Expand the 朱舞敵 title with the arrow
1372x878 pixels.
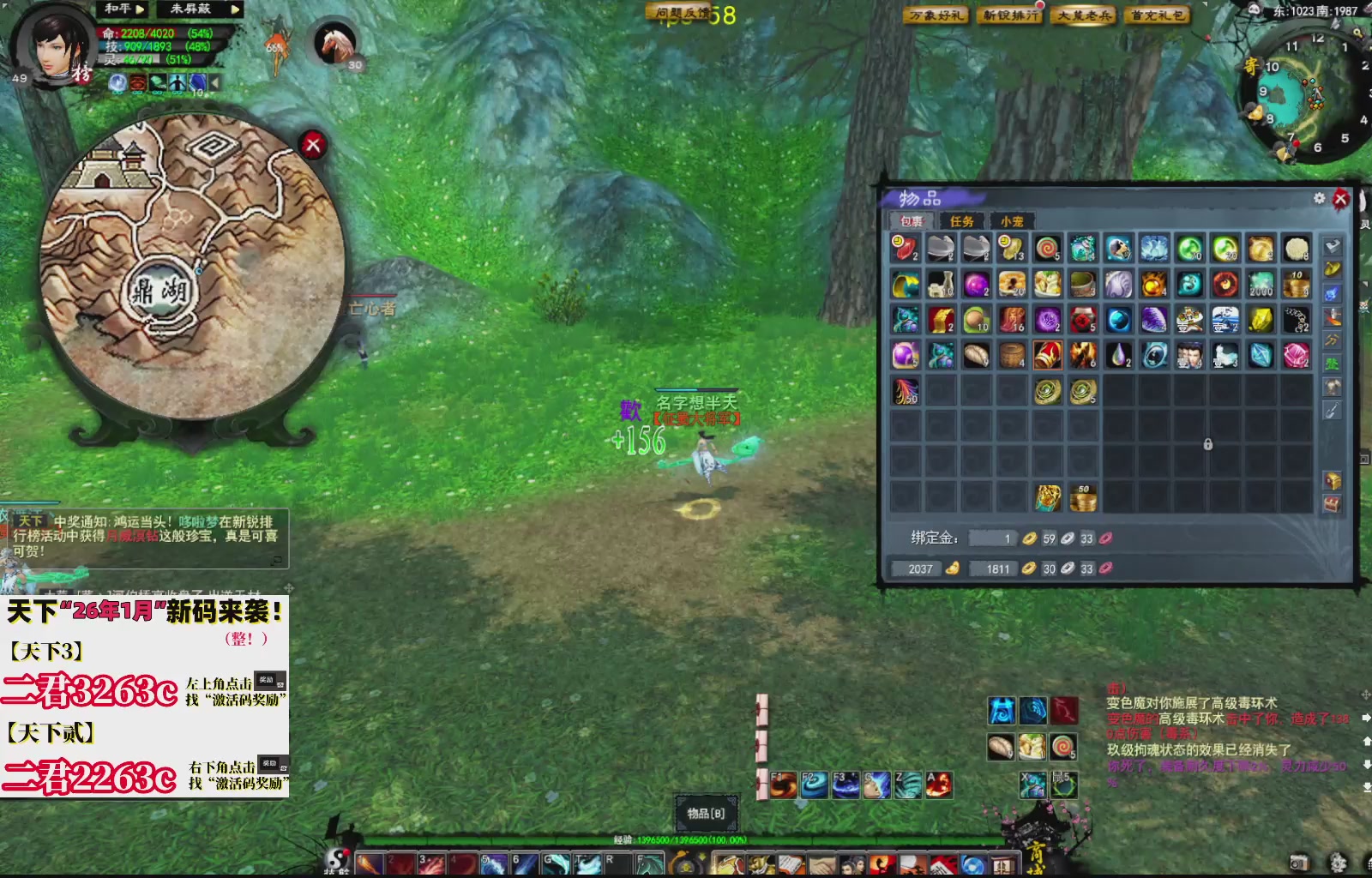[236, 8]
